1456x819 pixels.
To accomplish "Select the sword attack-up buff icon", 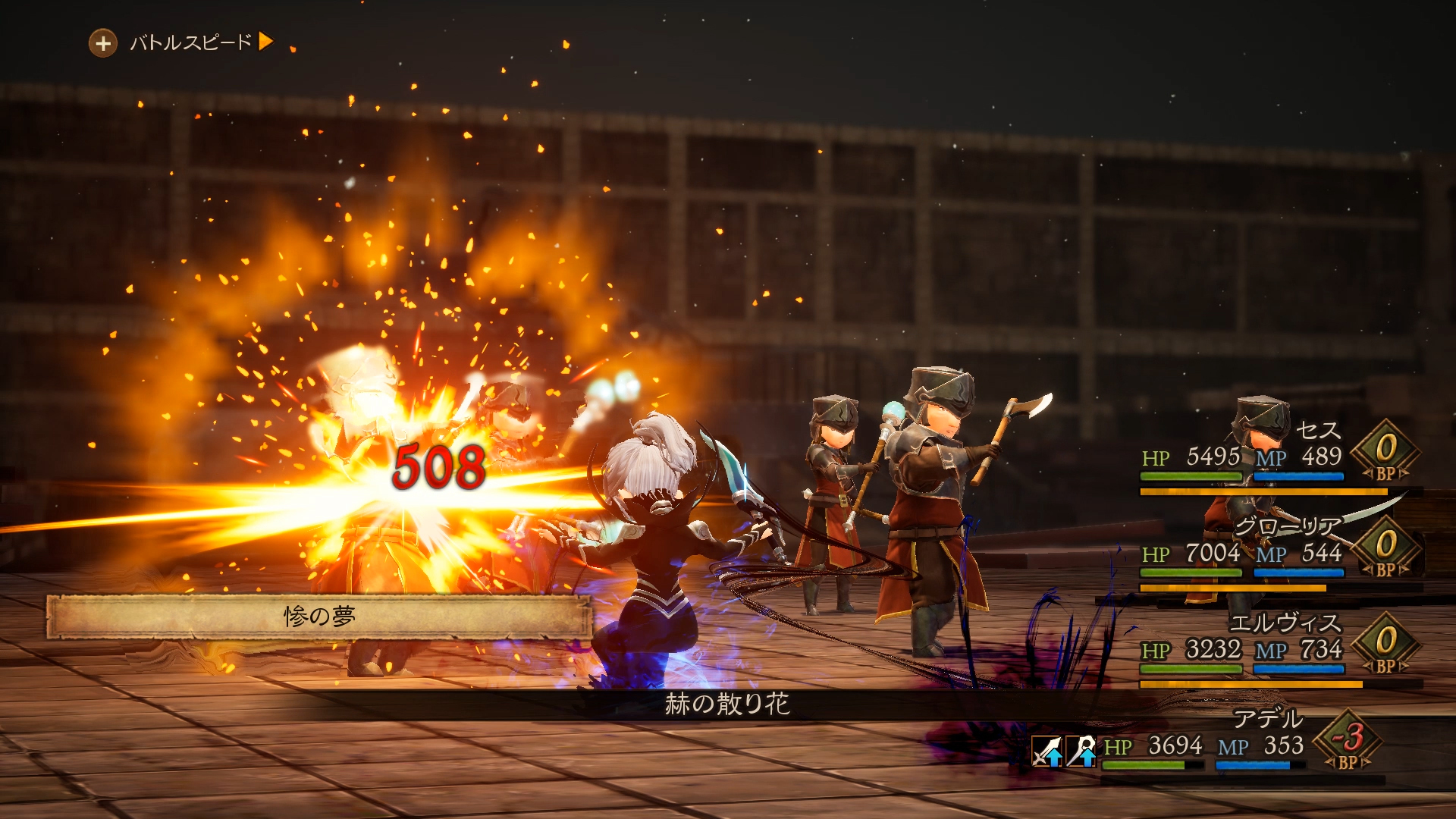I will click(1047, 752).
